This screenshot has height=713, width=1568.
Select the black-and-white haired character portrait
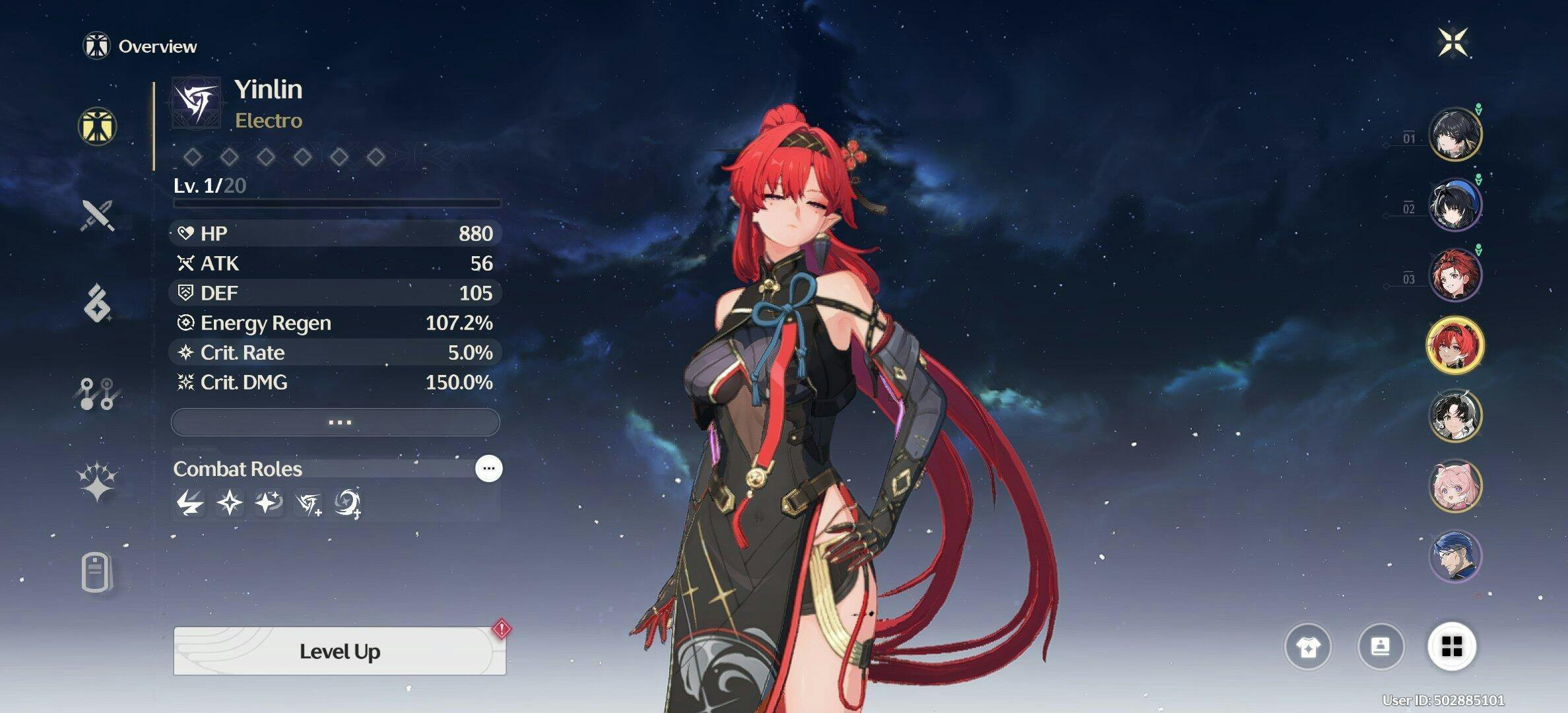(1454, 416)
